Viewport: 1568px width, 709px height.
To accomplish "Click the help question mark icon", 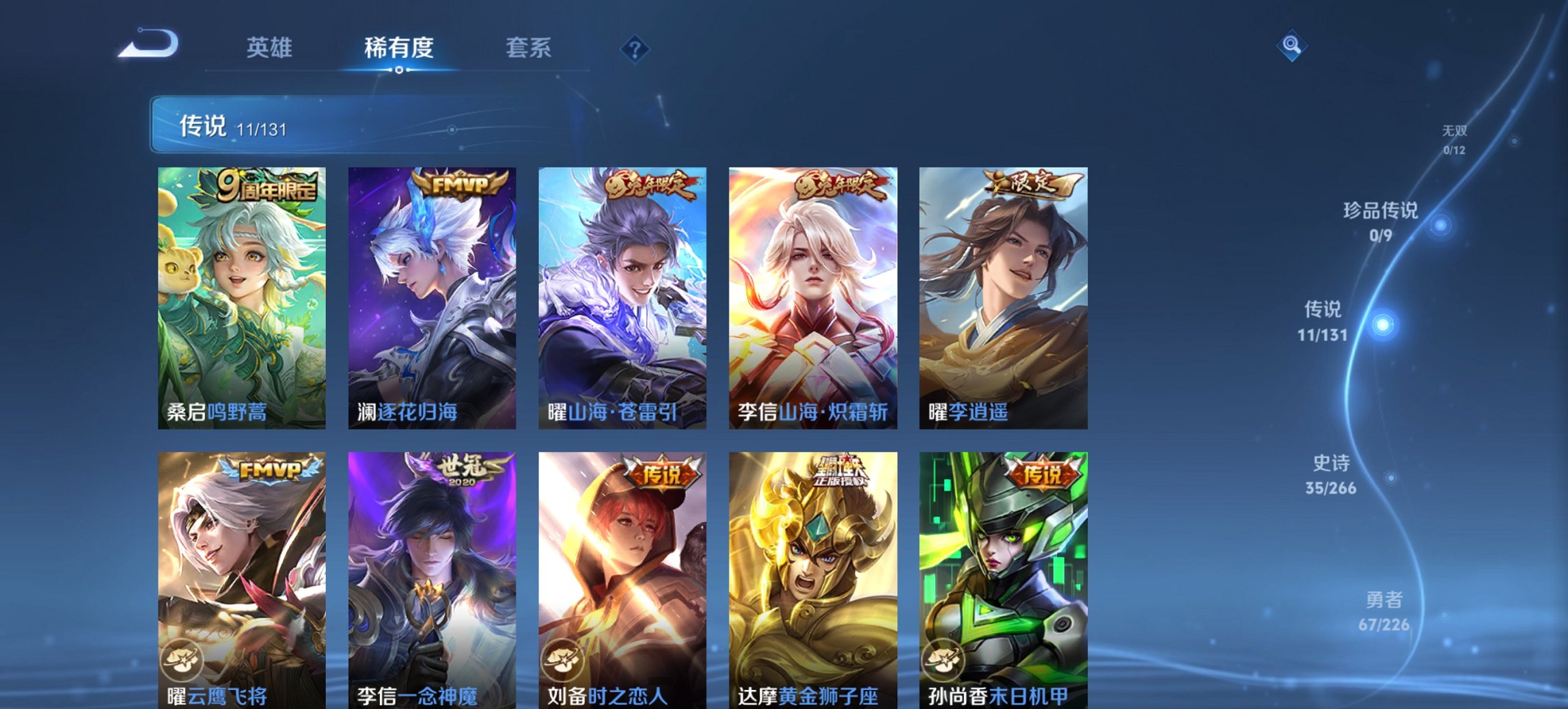I will (634, 48).
